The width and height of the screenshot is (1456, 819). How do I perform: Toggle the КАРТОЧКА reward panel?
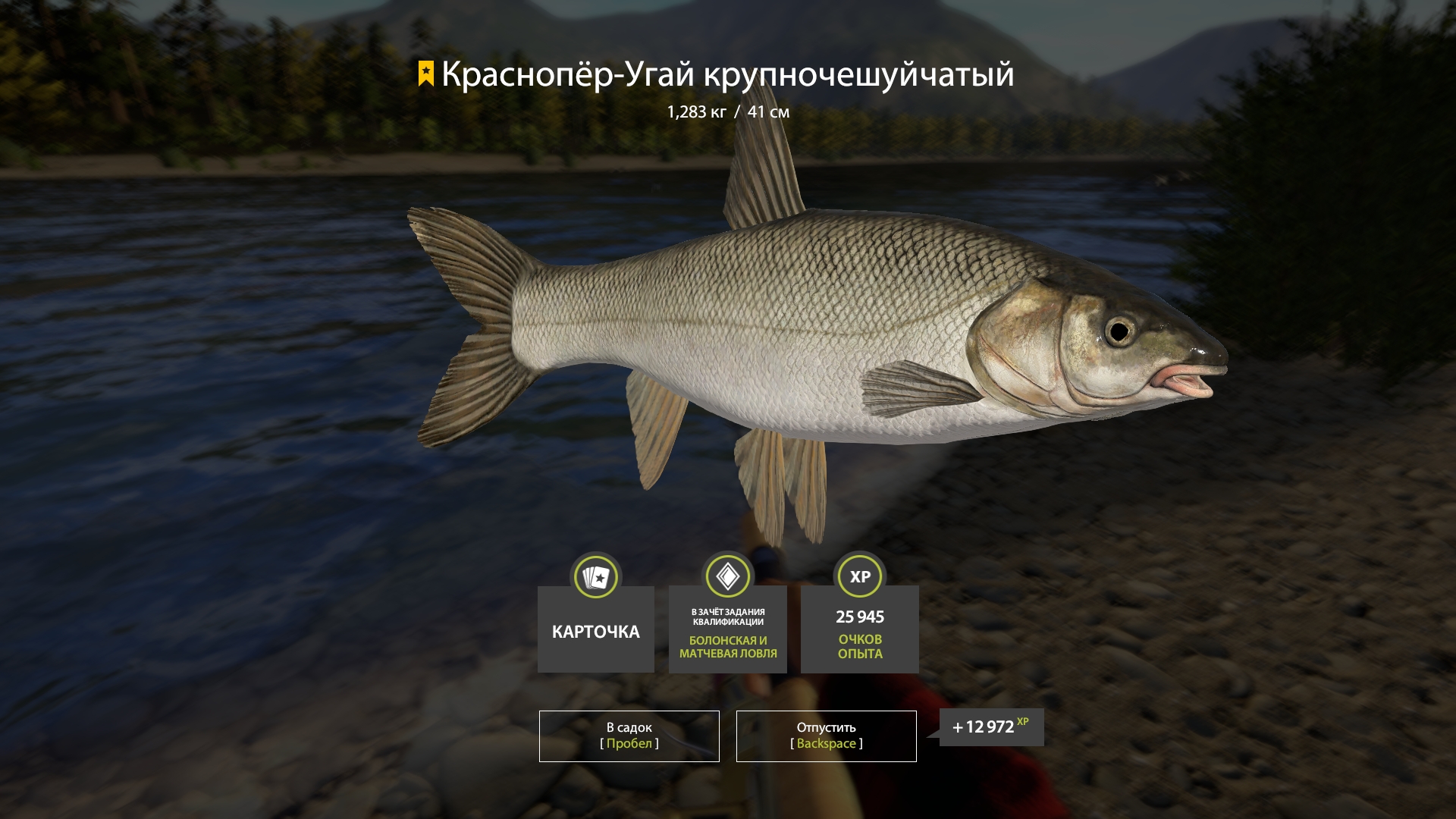click(x=595, y=629)
